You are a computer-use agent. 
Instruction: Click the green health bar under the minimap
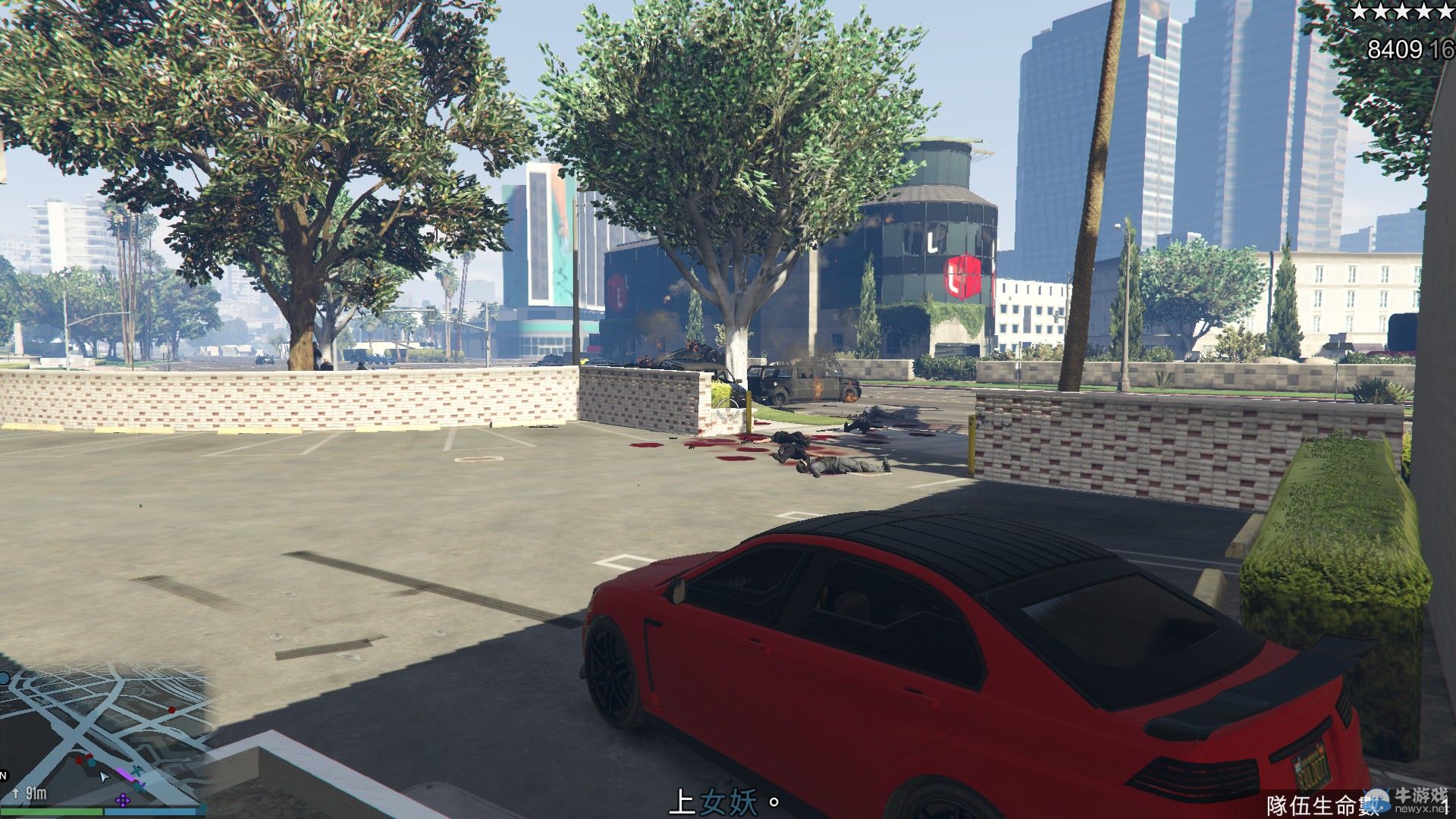[51, 813]
